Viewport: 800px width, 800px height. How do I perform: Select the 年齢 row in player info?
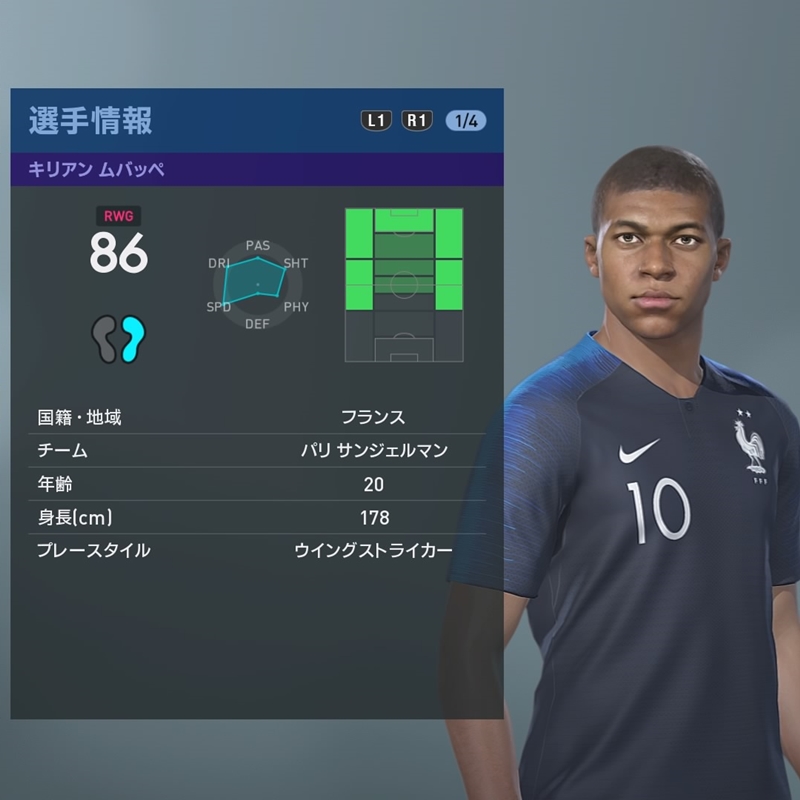(x=257, y=484)
